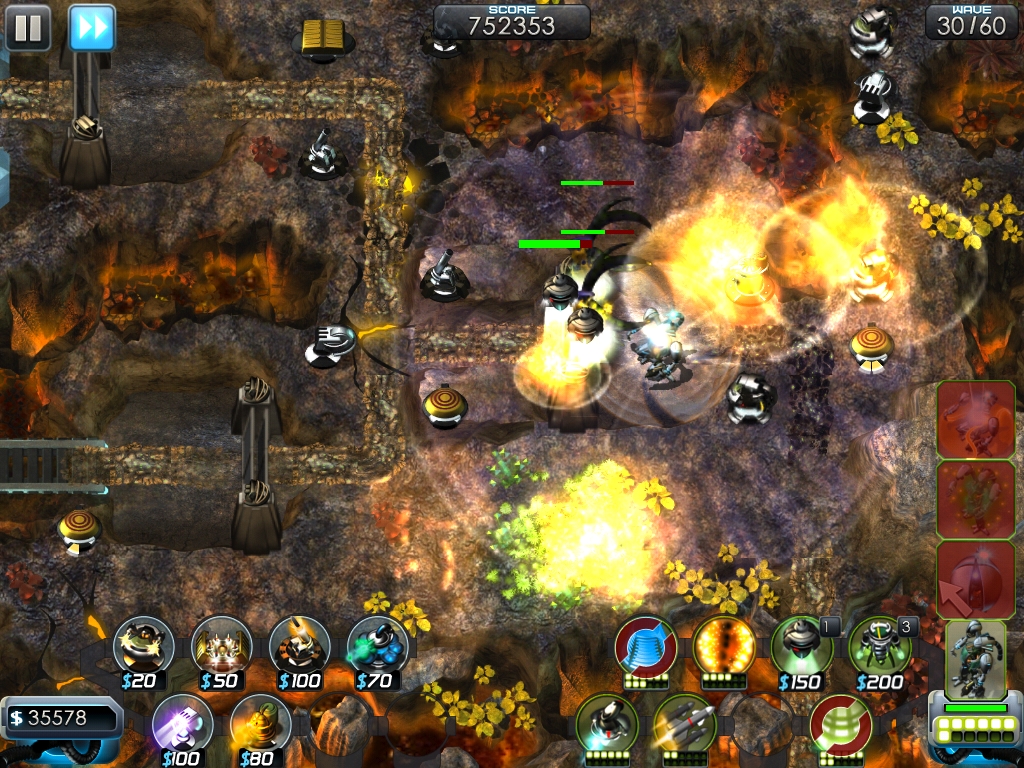Activate the green coil ability
1024x768 pixels.
841,724
